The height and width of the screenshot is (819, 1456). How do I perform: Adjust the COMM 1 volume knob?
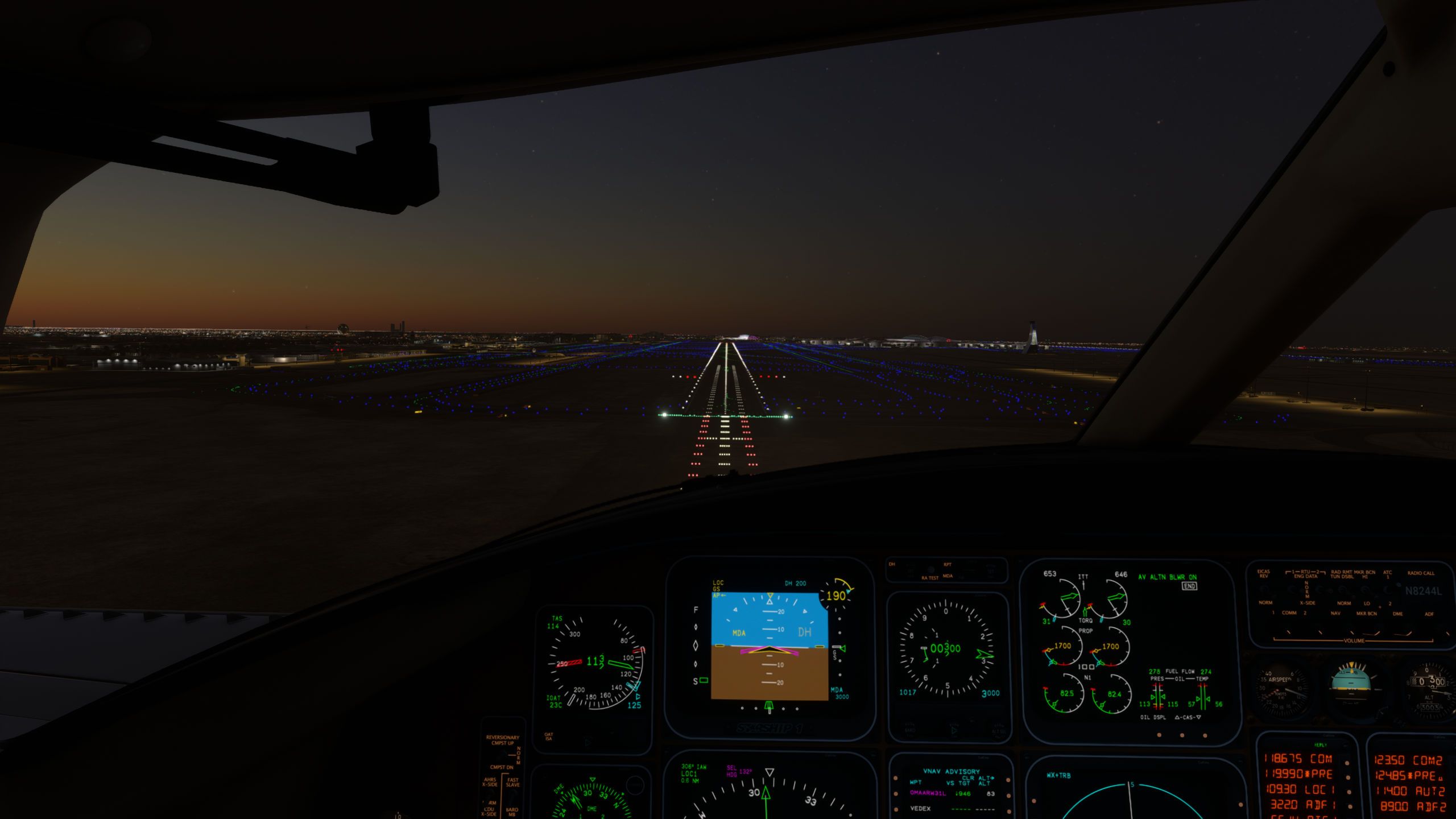1288,633
